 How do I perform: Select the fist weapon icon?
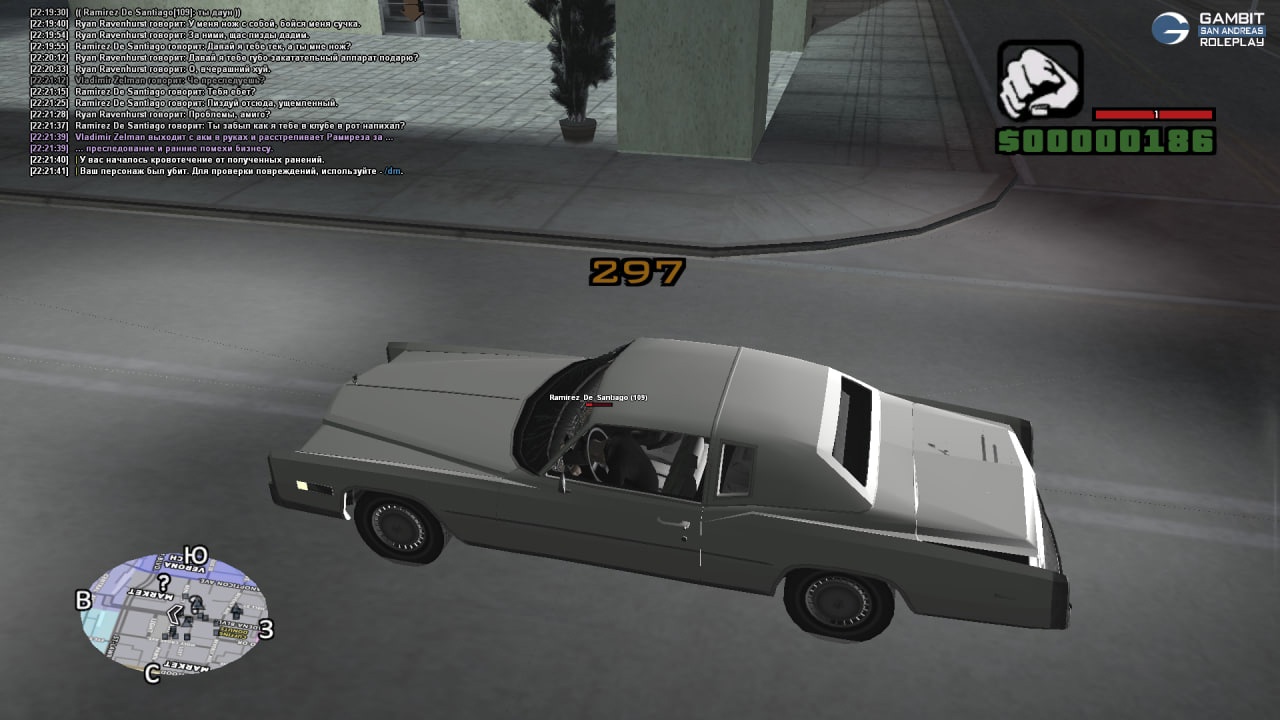pyautogui.click(x=1039, y=80)
